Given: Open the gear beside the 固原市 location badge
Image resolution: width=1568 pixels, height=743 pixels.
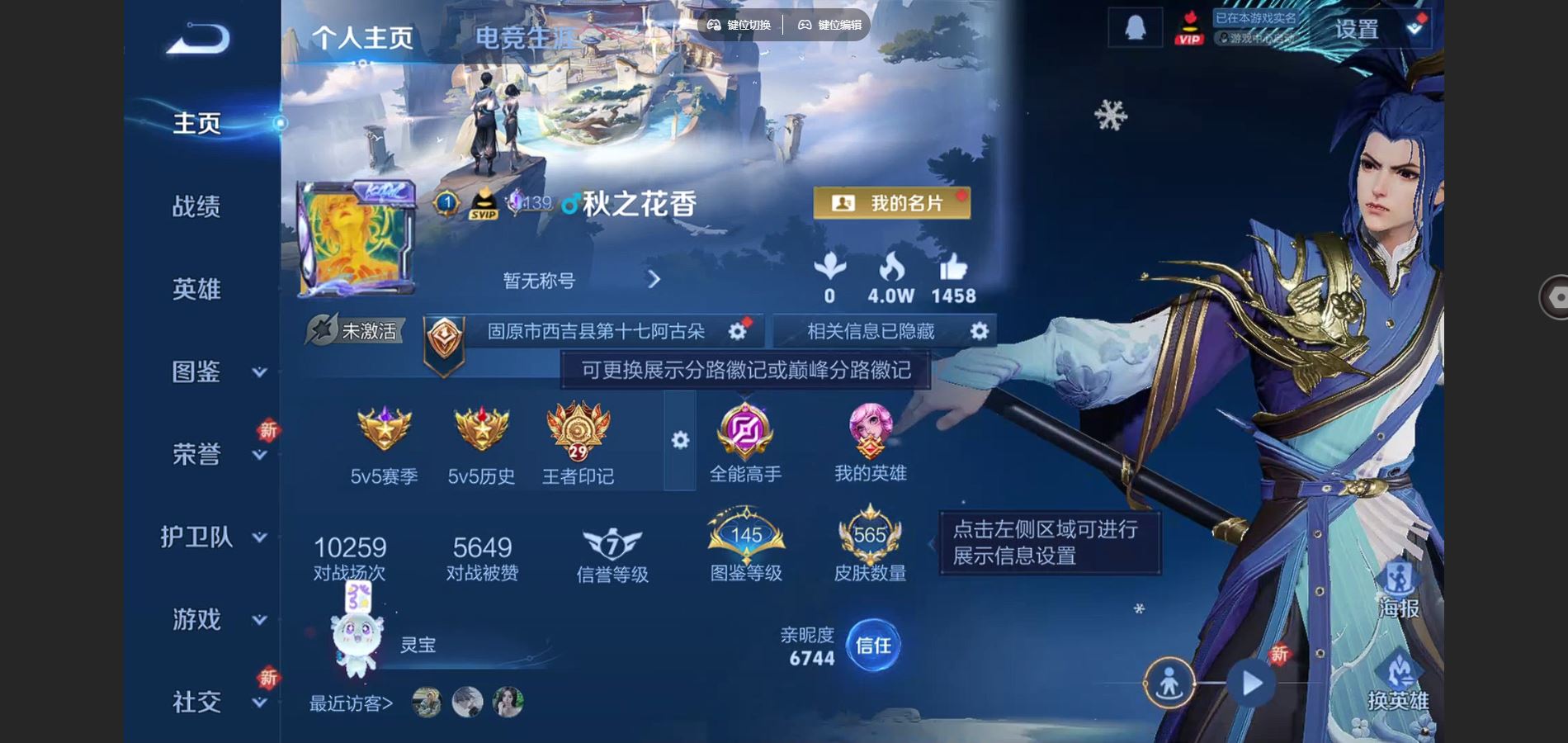Looking at the screenshot, I should point(735,329).
